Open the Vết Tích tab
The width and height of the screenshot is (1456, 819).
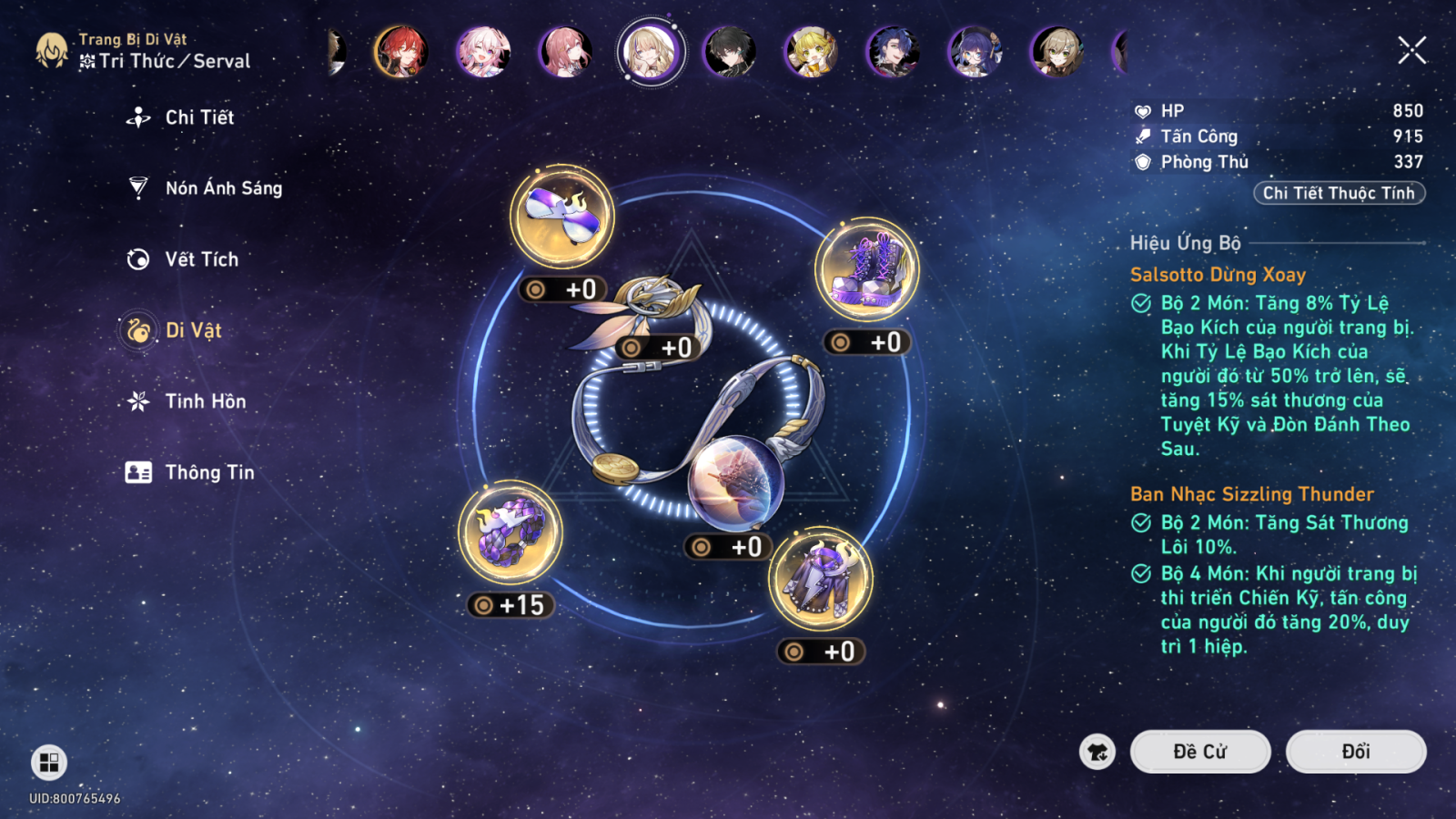click(201, 259)
